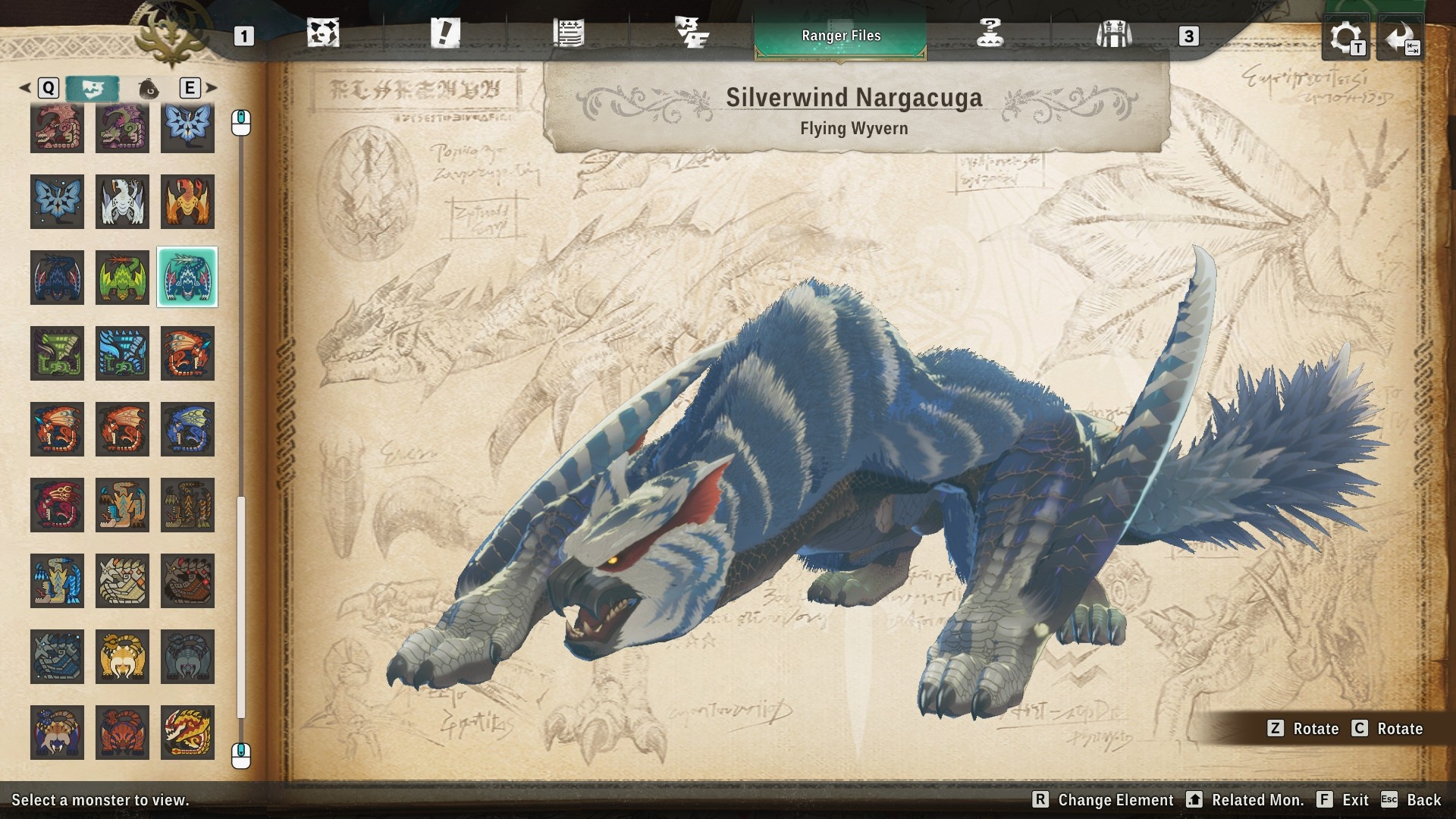Click the monster paw tracks icon beside Ranger Files
Screen dimensions: 1456x819
coord(692,34)
